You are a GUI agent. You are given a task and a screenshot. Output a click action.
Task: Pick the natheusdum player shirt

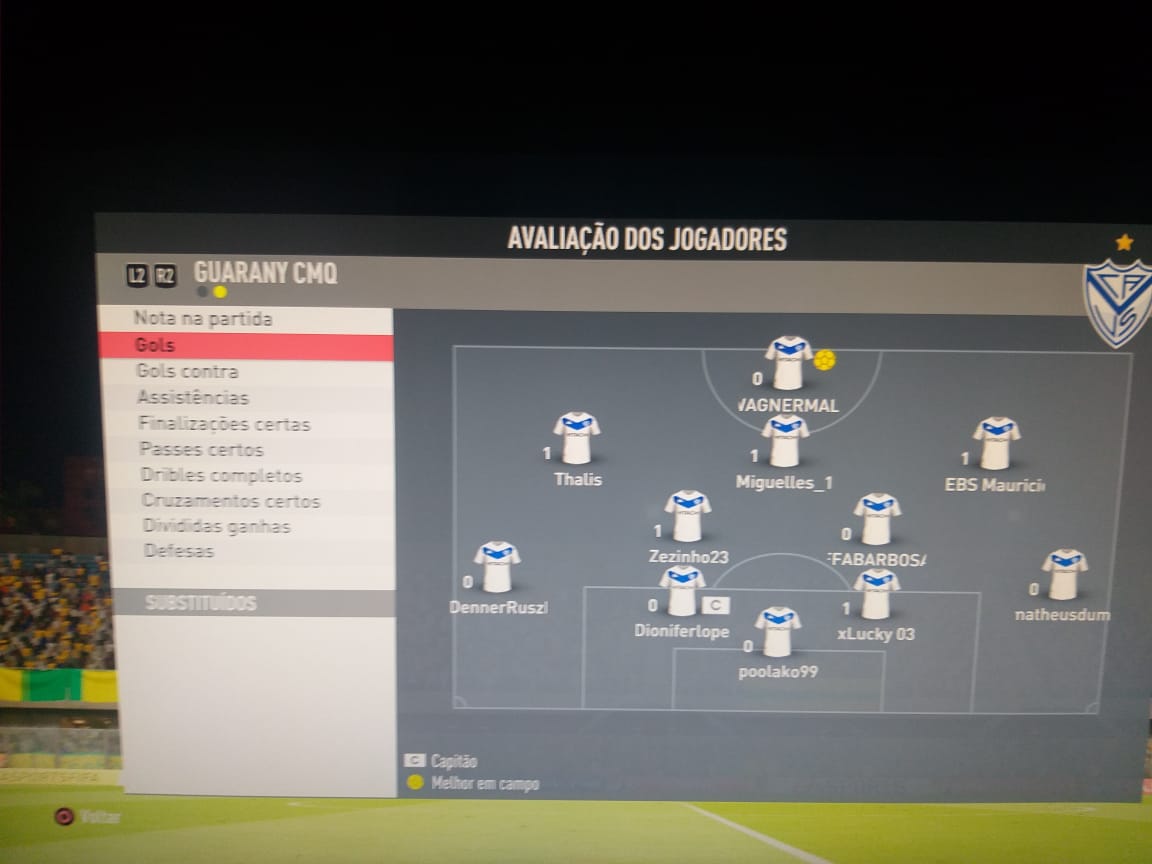coord(1064,574)
